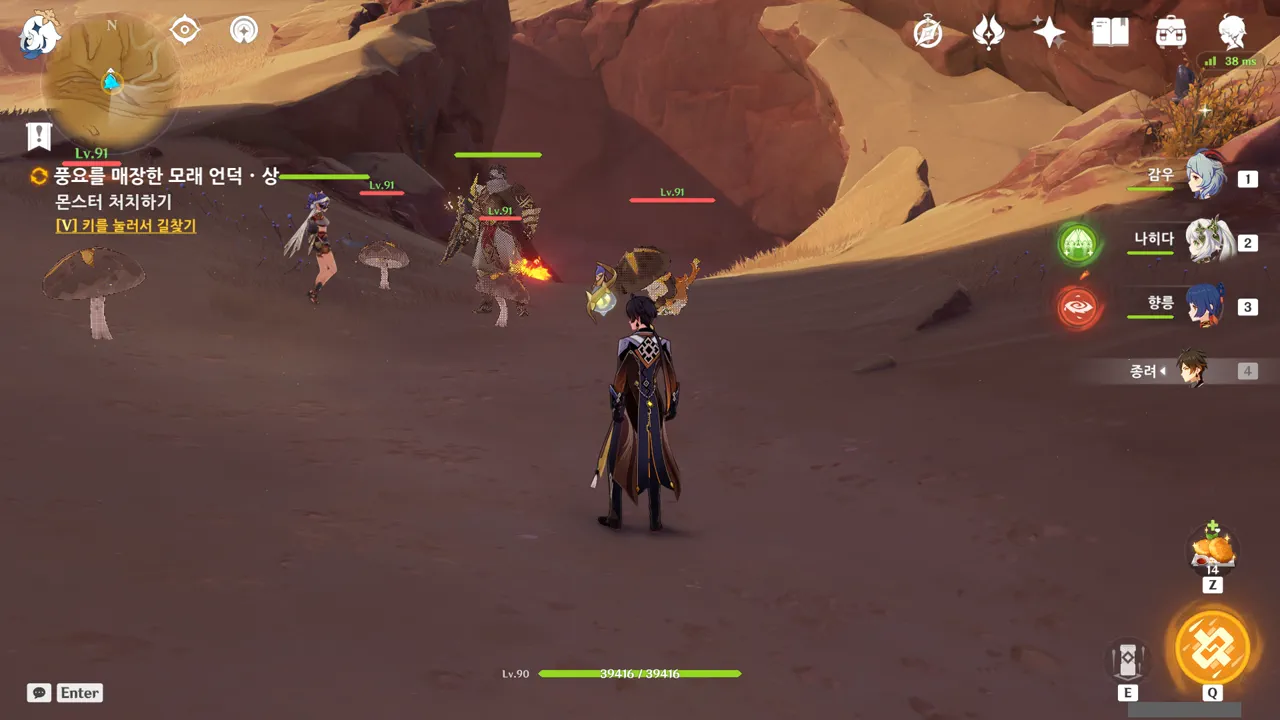Screen dimensions: 1280x720
Task: Select the crosshair icon beside the minimap
Action: click(185, 31)
